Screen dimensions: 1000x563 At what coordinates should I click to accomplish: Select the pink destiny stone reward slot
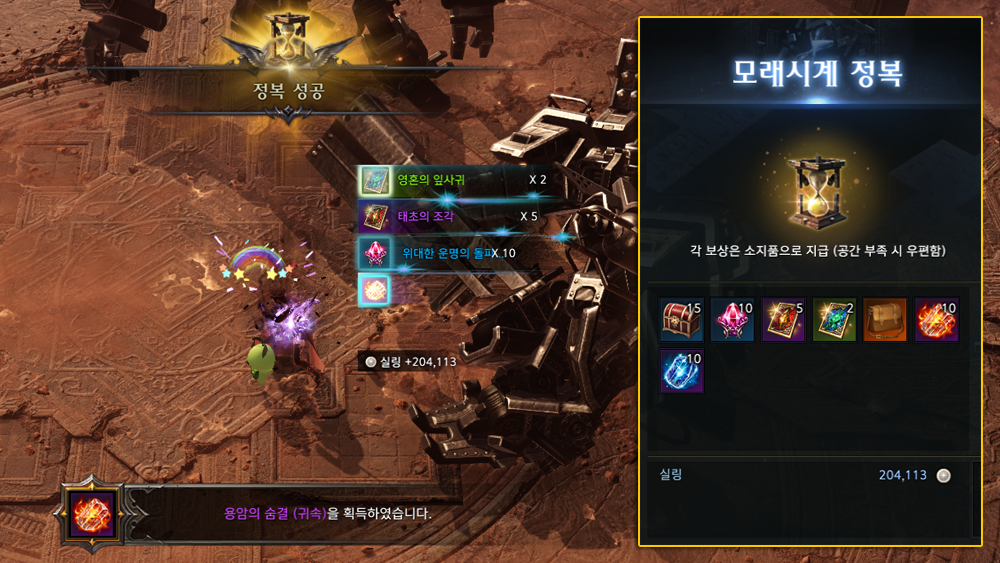click(733, 320)
